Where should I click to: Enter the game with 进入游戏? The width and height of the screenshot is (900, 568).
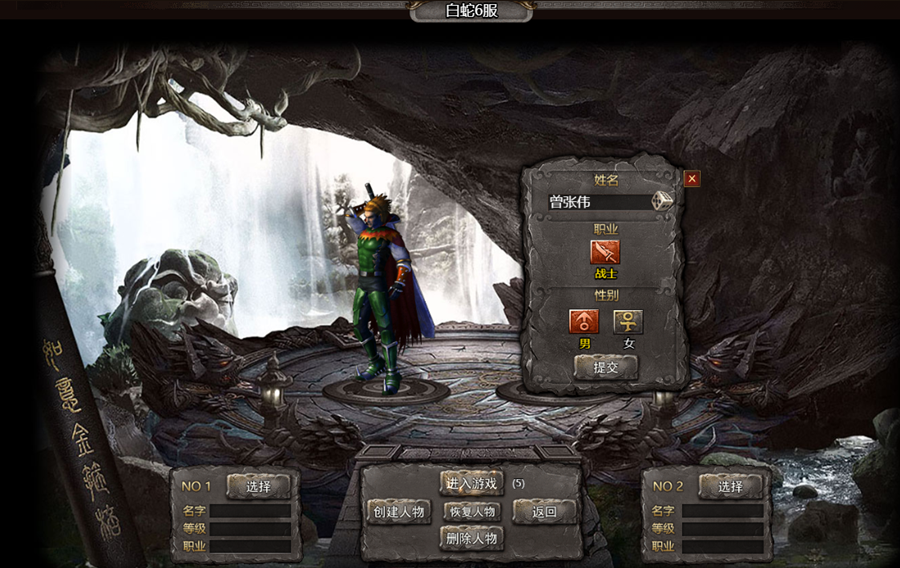tap(471, 483)
